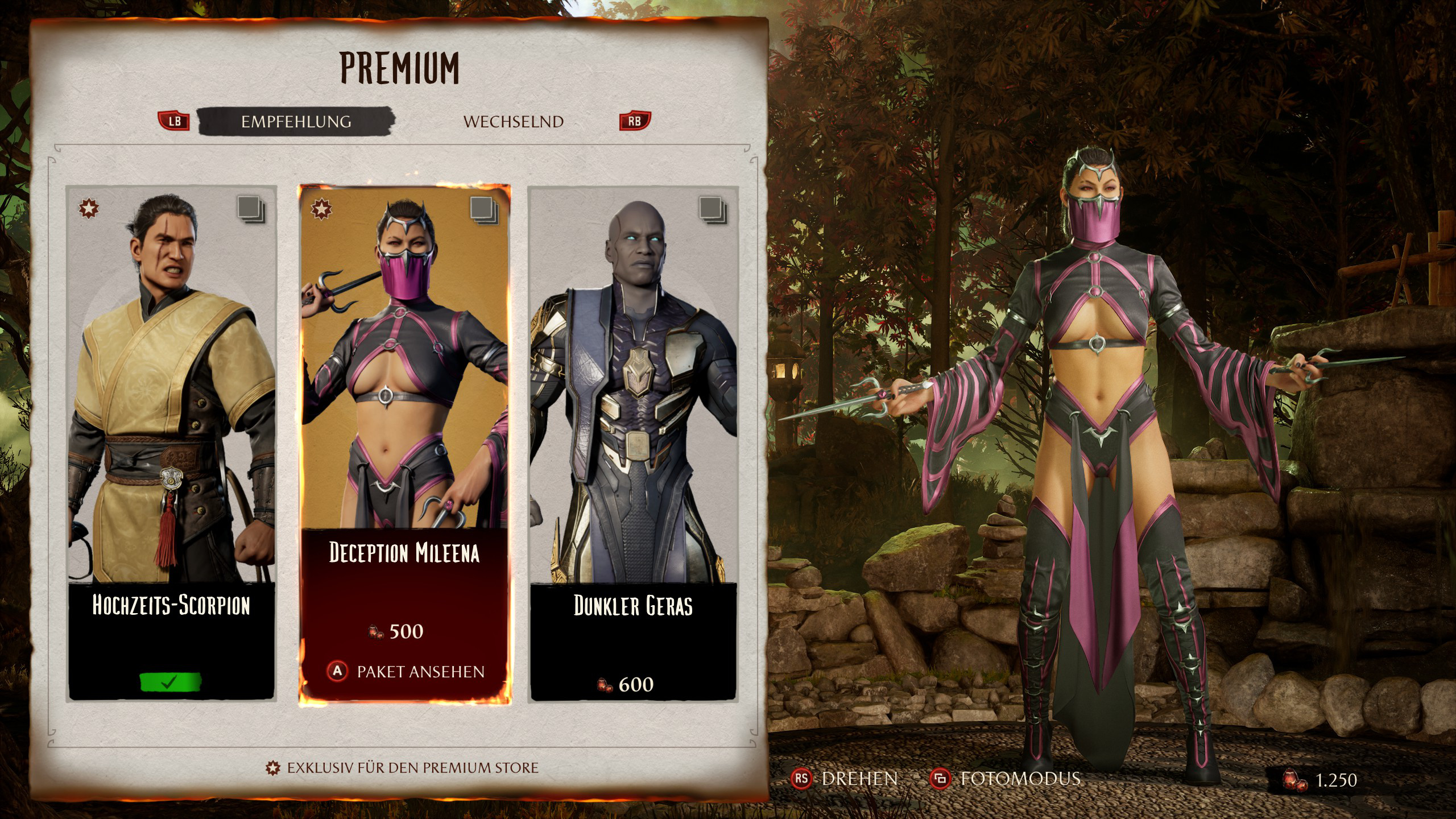Switch to the Empfehlung tab
The width and height of the screenshot is (1456, 819).
coord(296,122)
